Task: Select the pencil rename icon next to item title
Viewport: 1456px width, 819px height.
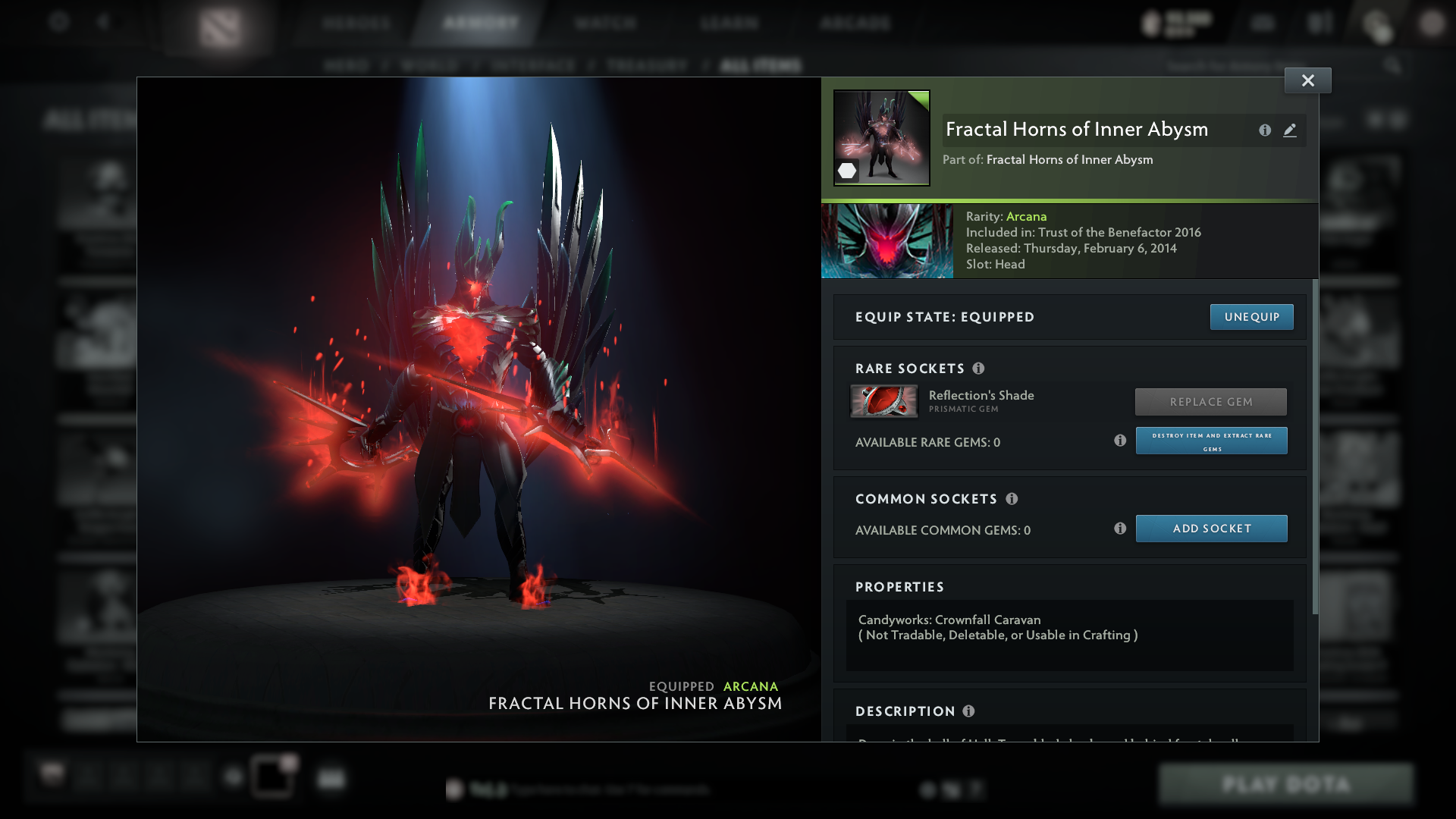Action: tap(1291, 130)
